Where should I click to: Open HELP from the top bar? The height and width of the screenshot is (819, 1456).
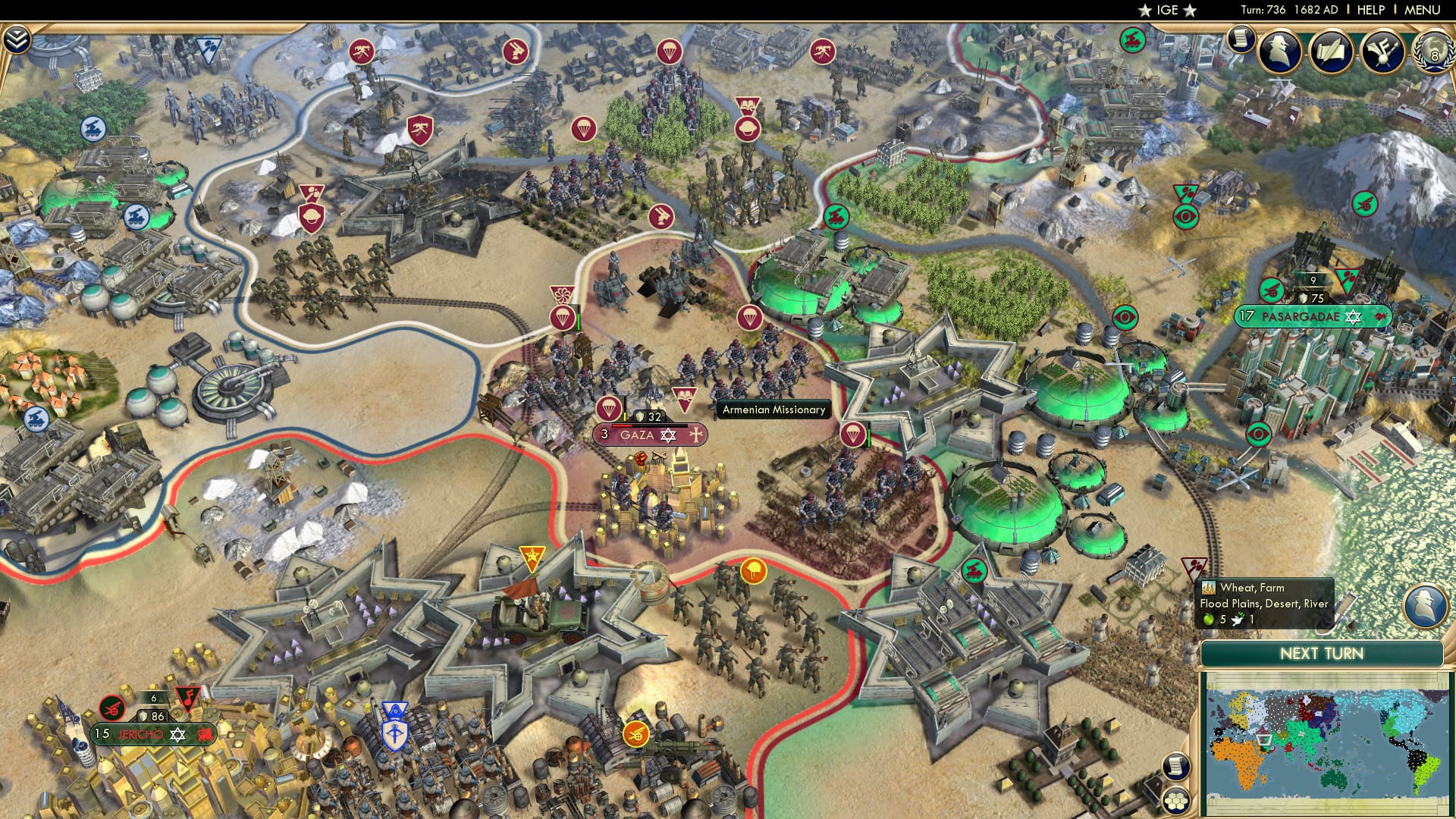tap(1370, 11)
